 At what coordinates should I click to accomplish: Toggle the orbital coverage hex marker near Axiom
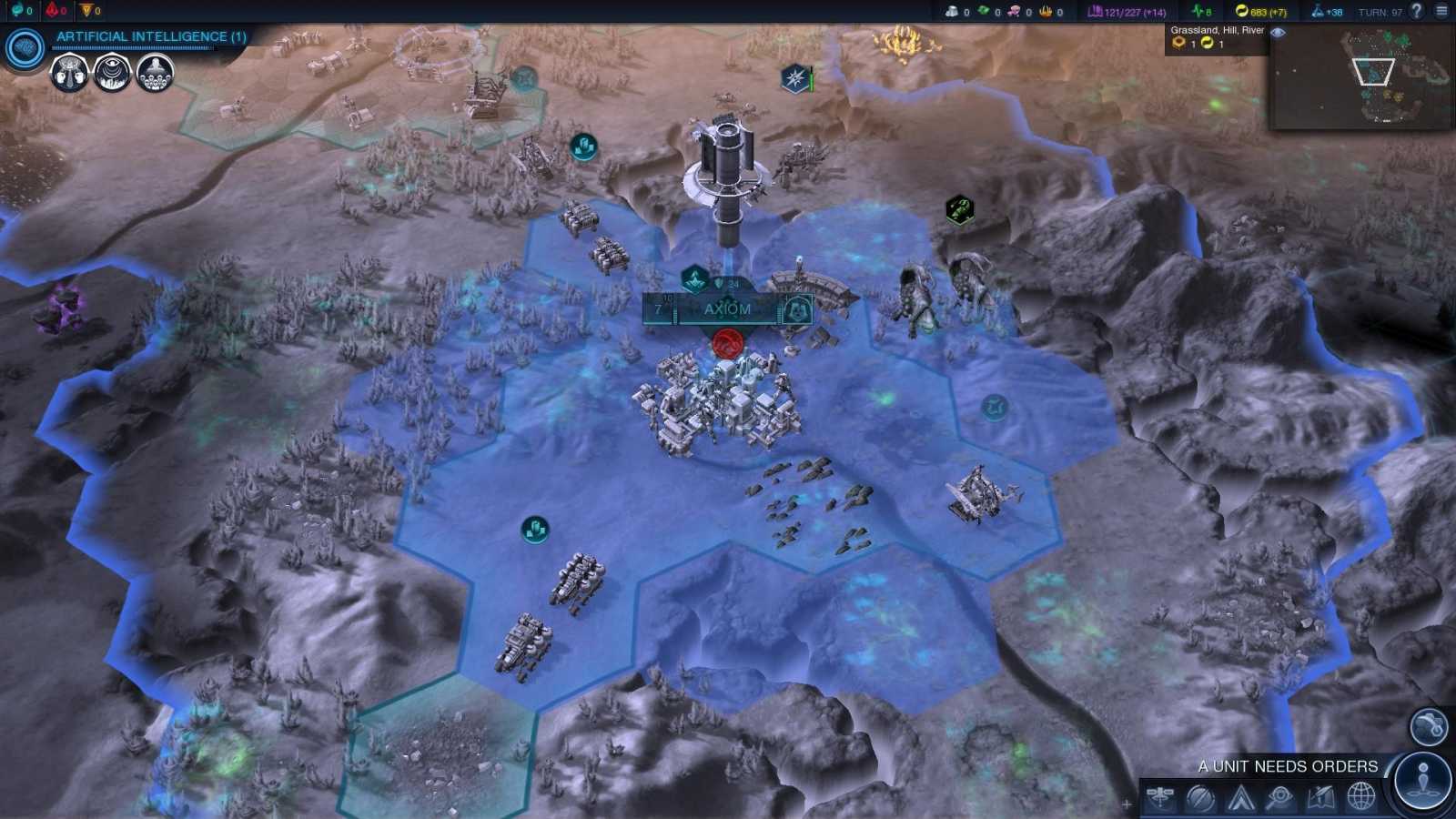695,278
